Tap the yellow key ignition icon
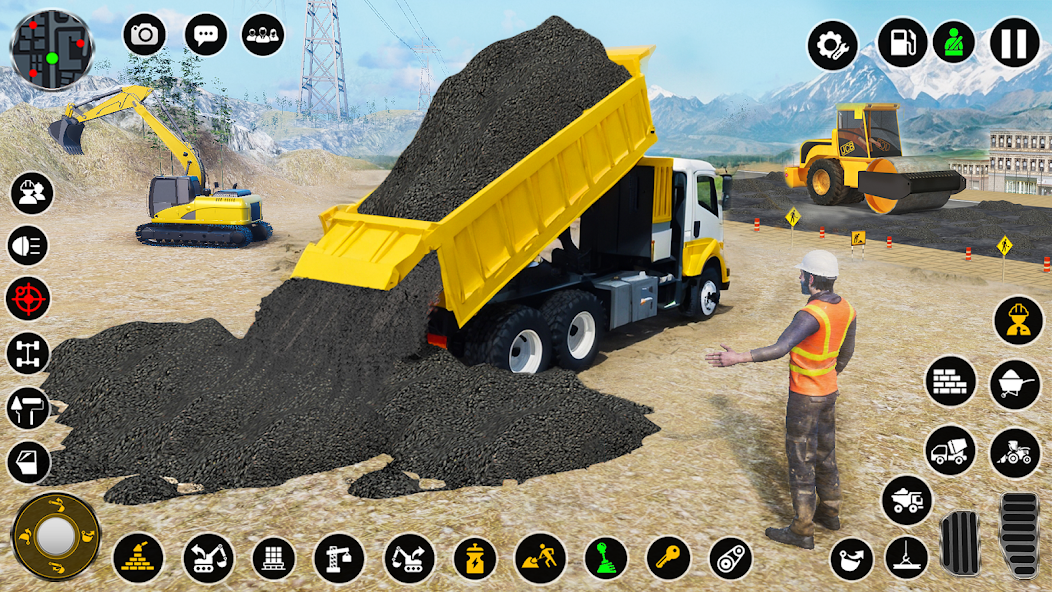This screenshot has width=1052, height=592. pos(668,558)
